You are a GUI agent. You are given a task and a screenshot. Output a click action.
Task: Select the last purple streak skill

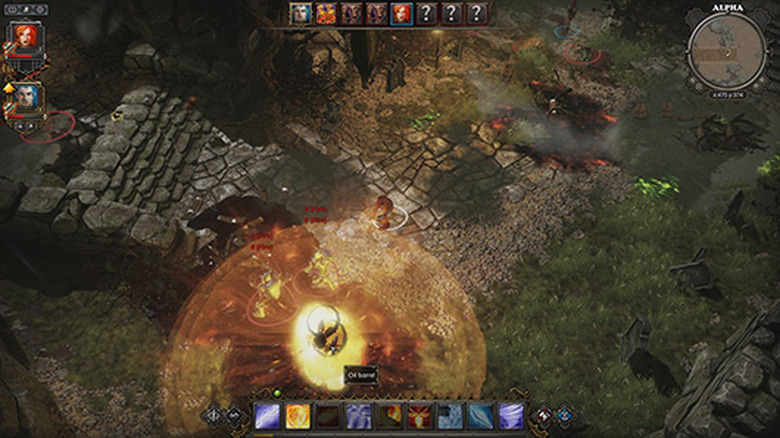(511, 416)
